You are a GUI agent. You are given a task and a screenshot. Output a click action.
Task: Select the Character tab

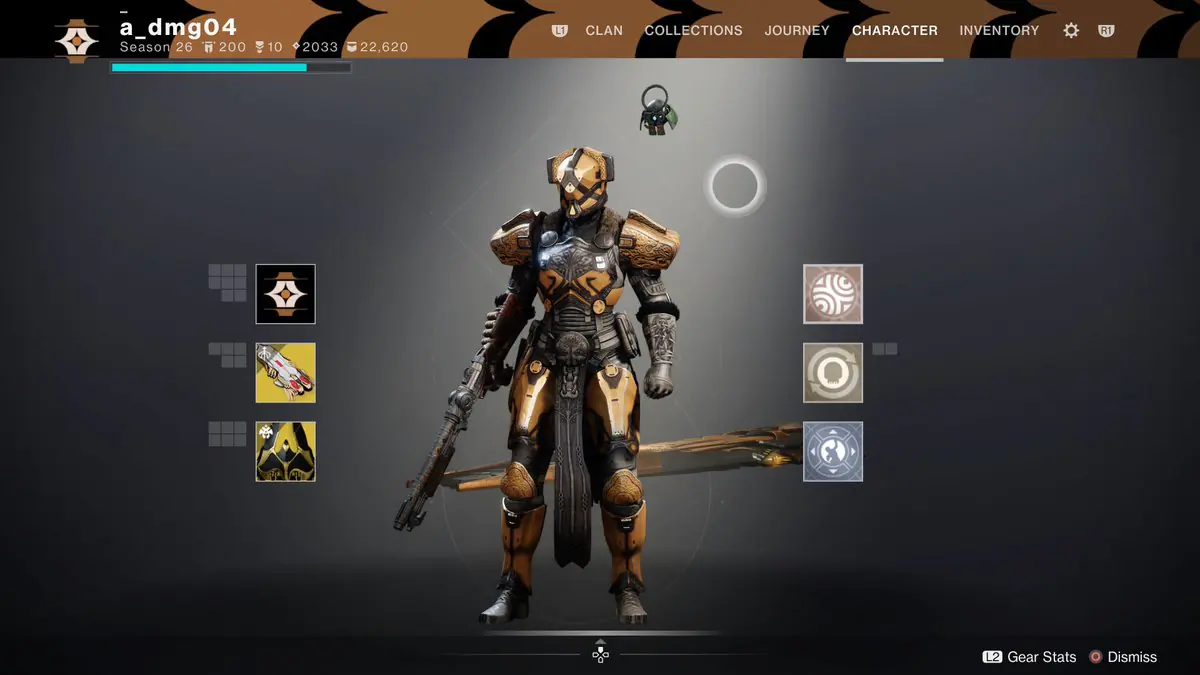tap(894, 30)
